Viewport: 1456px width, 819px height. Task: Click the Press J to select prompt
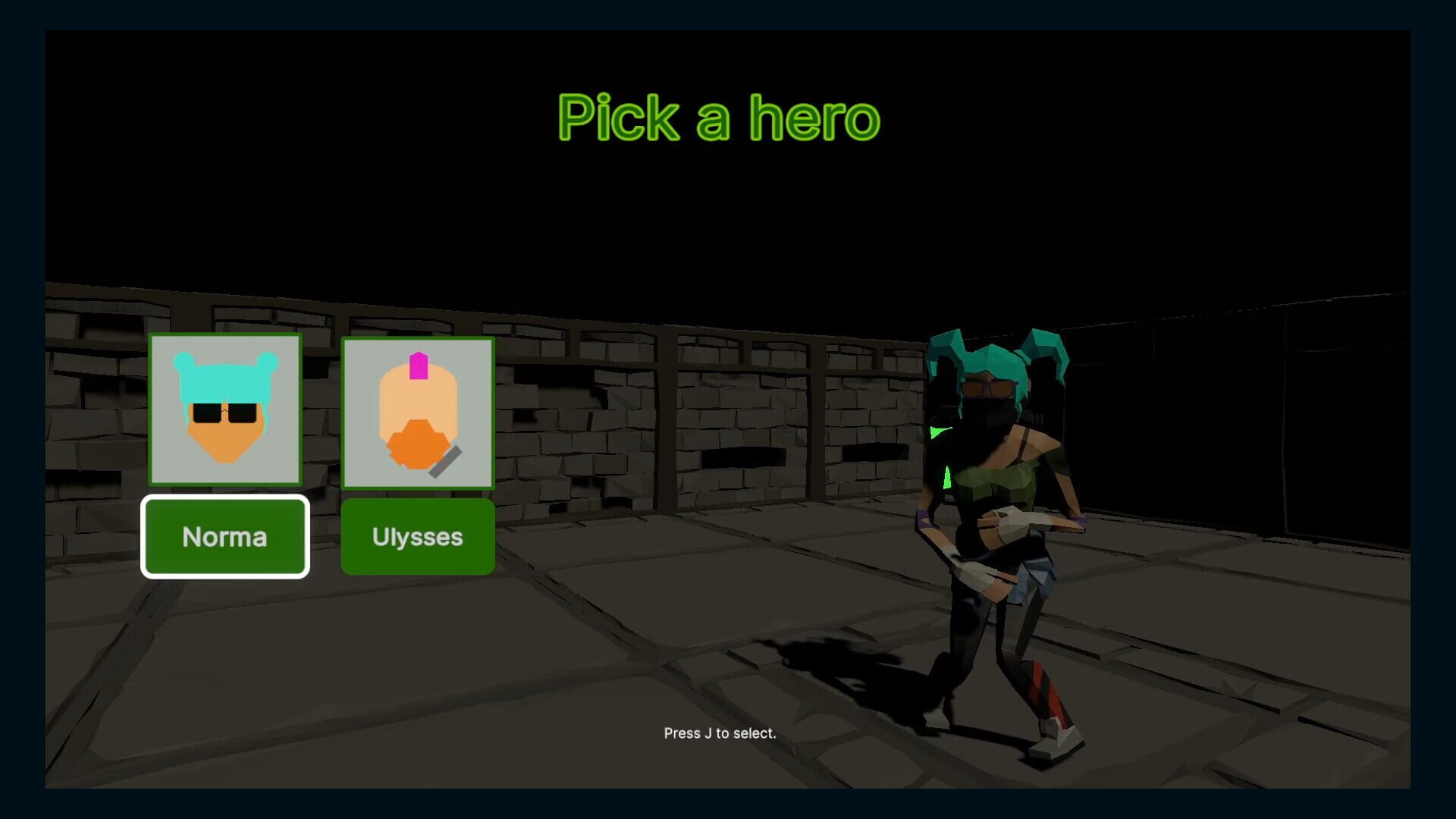pyautogui.click(x=719, y=734)
